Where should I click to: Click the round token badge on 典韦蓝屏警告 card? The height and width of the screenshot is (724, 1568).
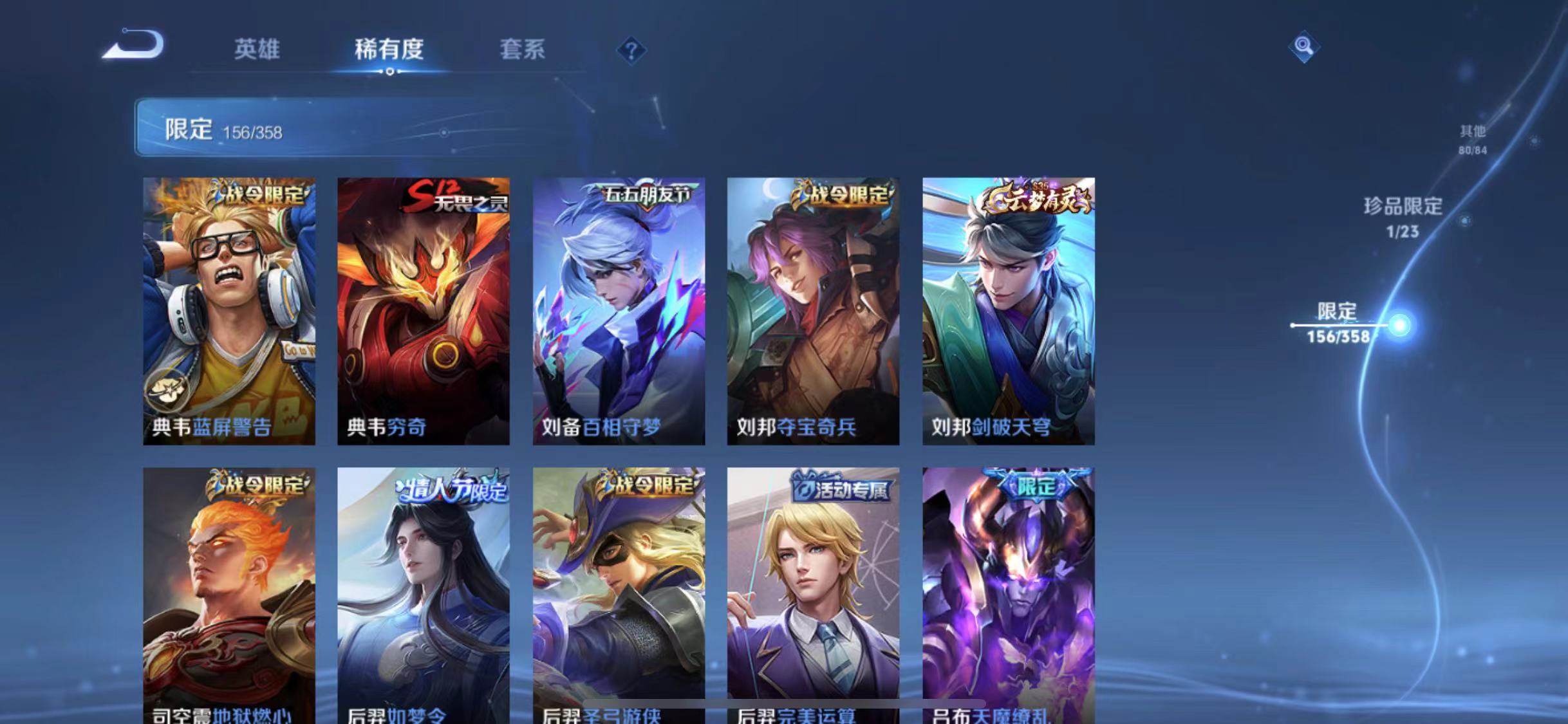[x=167, y=390]
